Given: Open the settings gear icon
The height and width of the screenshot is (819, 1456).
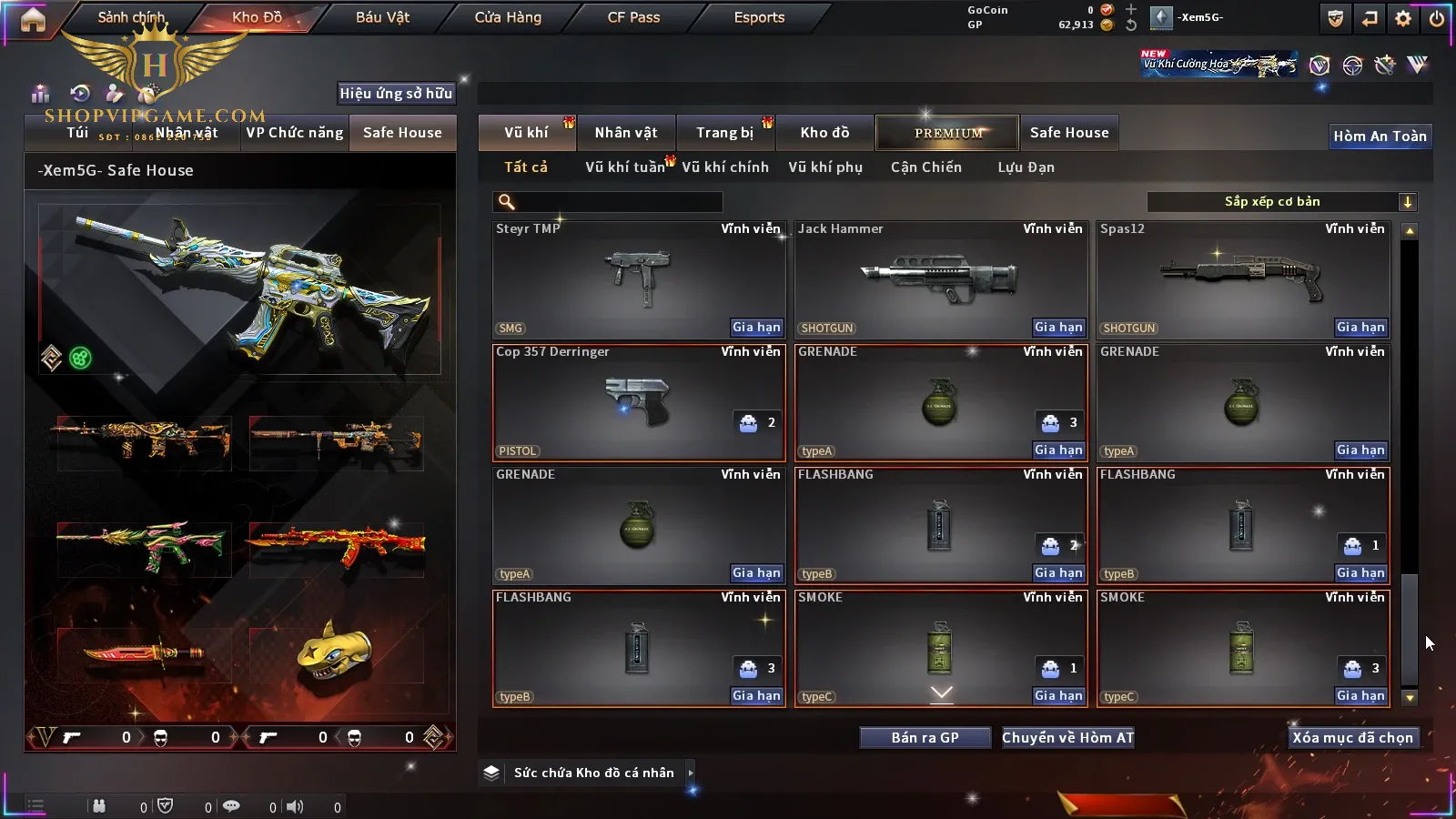Looking at the screenshot, I should pyautogui.click(x=1403, y=18).
